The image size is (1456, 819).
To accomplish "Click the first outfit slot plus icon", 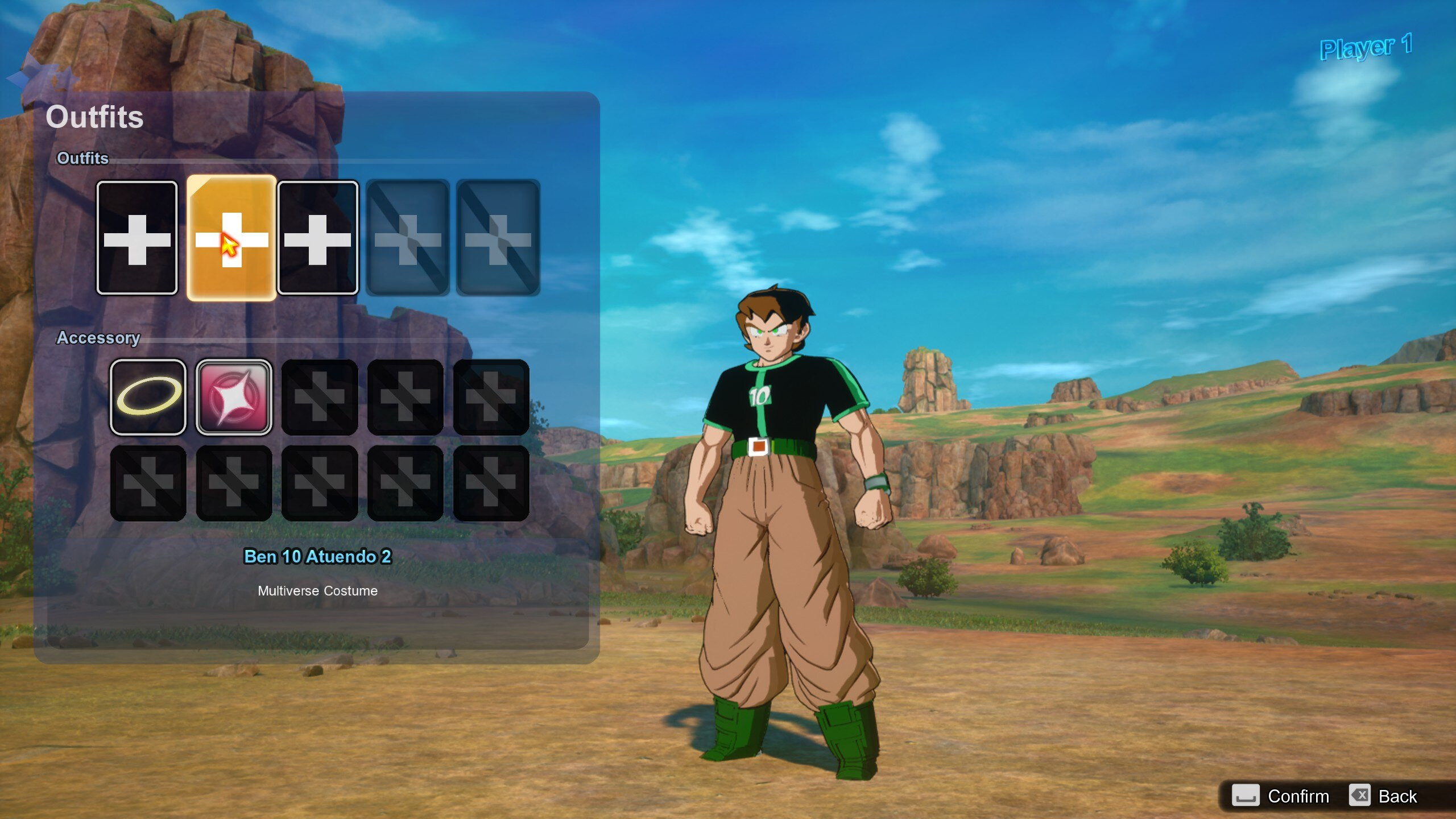I will click(x=136, y=239).
